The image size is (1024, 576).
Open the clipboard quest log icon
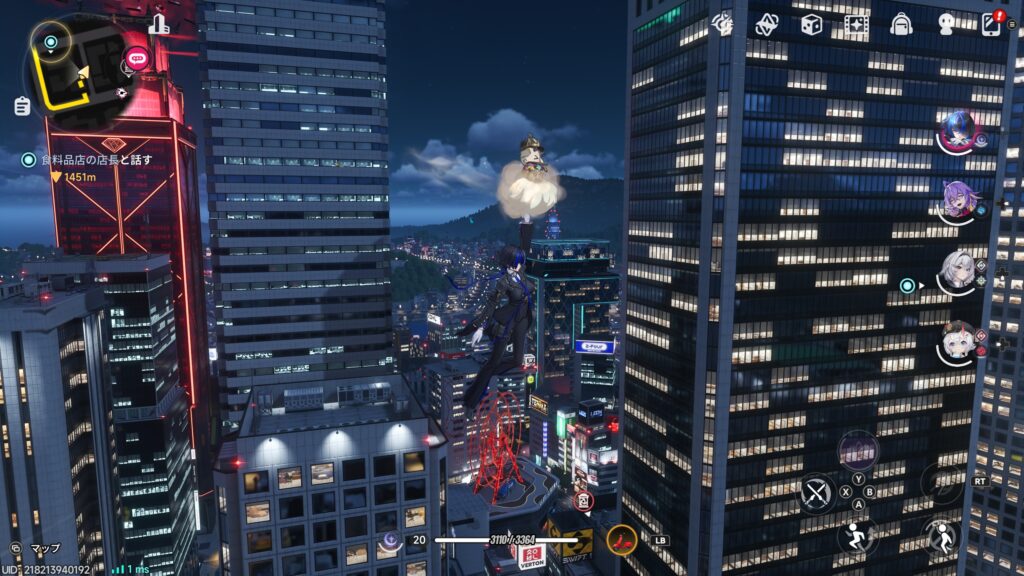tap(22, 105)
